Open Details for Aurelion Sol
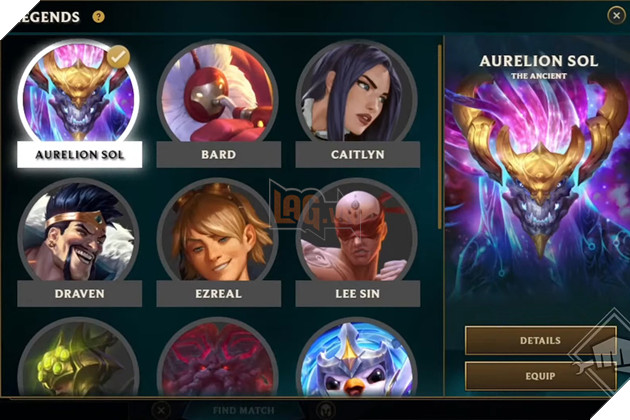 pyautogui.click(x=539, y=341)
